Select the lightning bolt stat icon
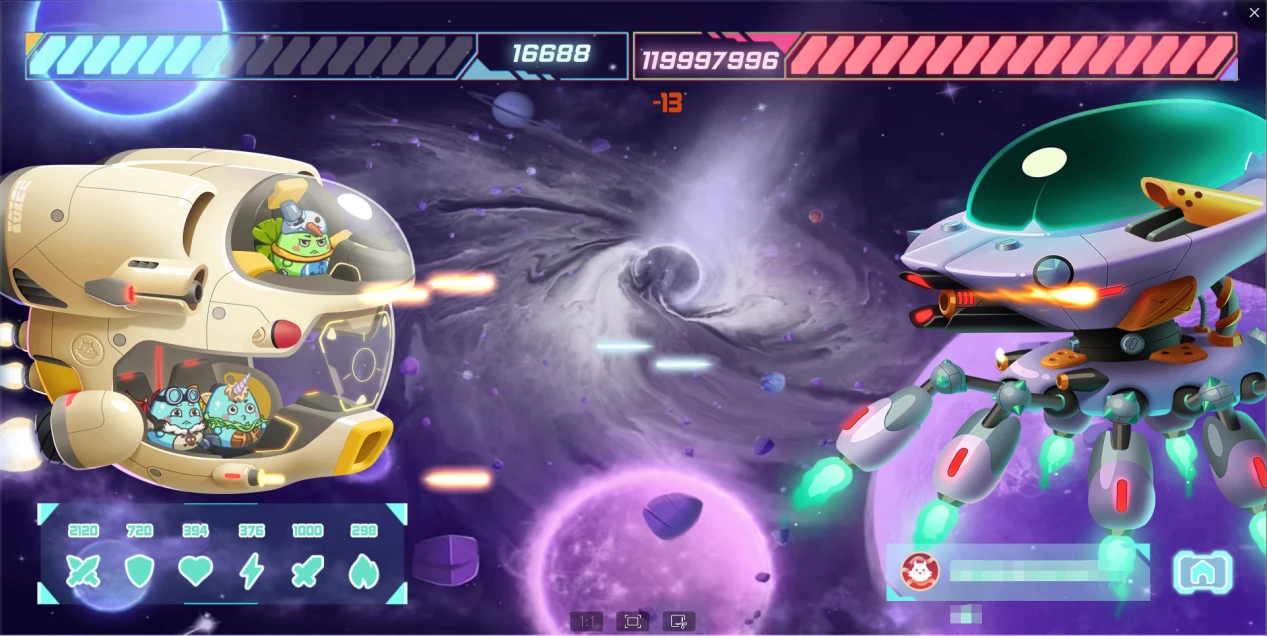1267x636 pixels. tap(252, 570)
